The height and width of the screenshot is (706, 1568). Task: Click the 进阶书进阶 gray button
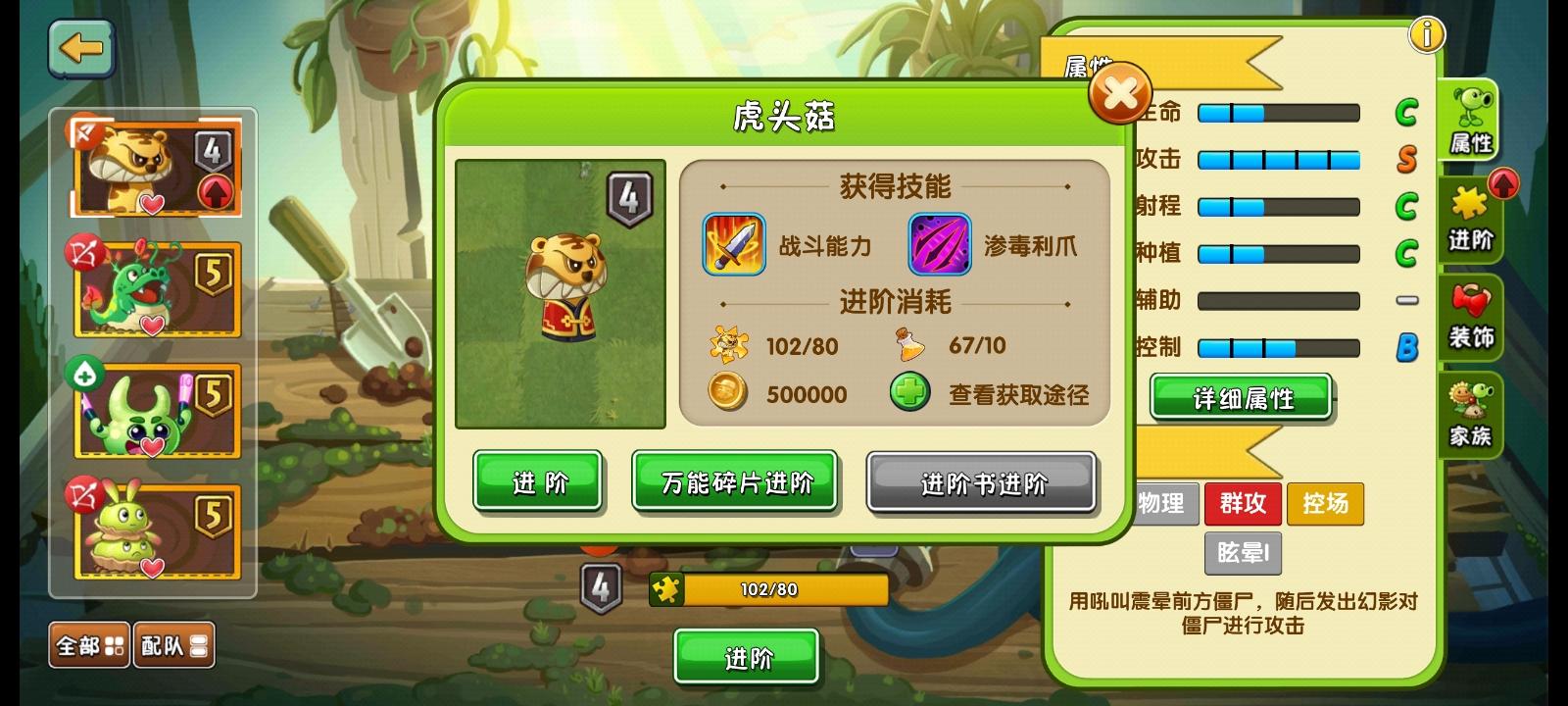point(981,483)
